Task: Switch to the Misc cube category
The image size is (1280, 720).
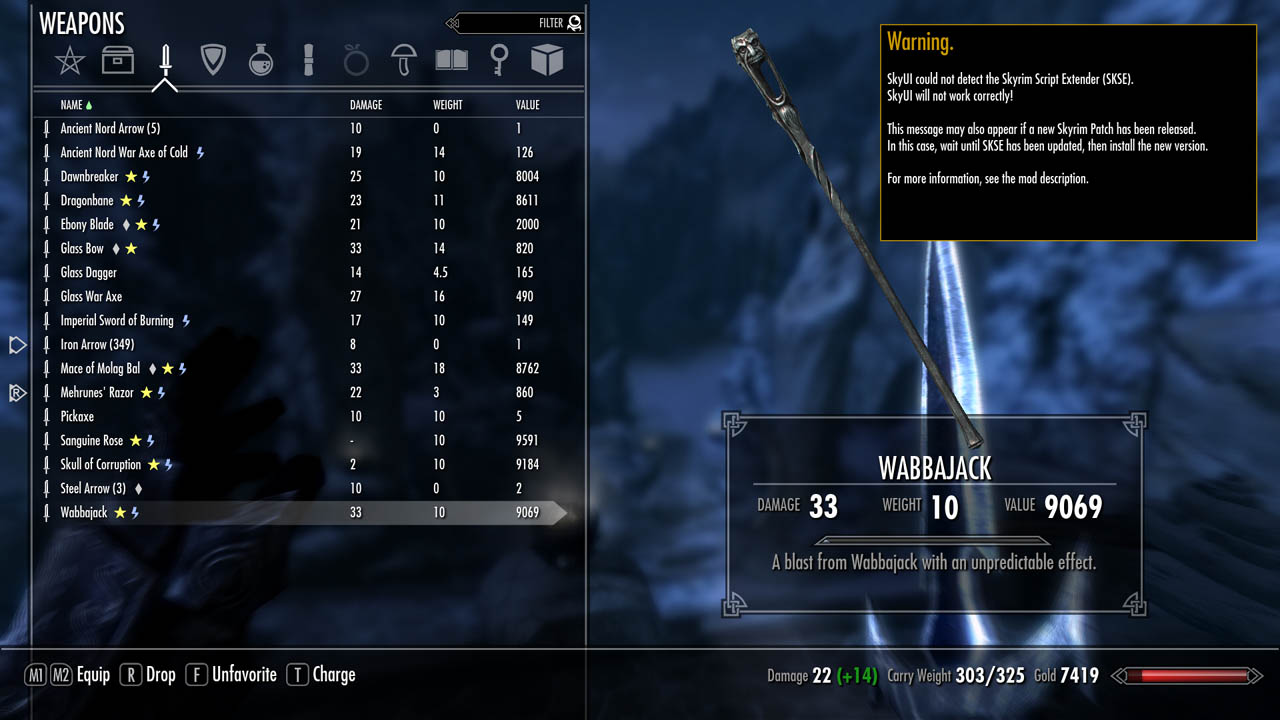Action: click(x=547, y=61)
